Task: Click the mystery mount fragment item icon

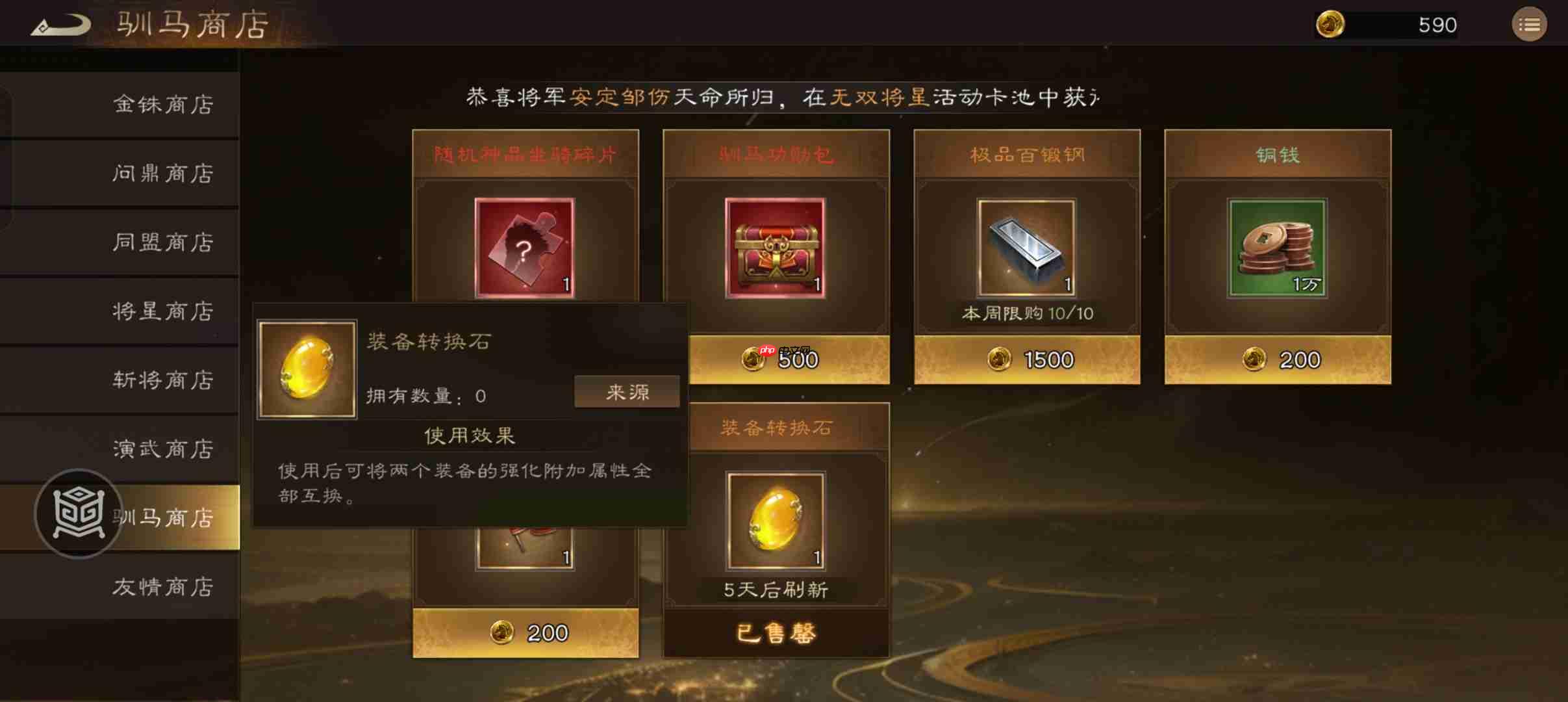Action: [x=524, y=247]
